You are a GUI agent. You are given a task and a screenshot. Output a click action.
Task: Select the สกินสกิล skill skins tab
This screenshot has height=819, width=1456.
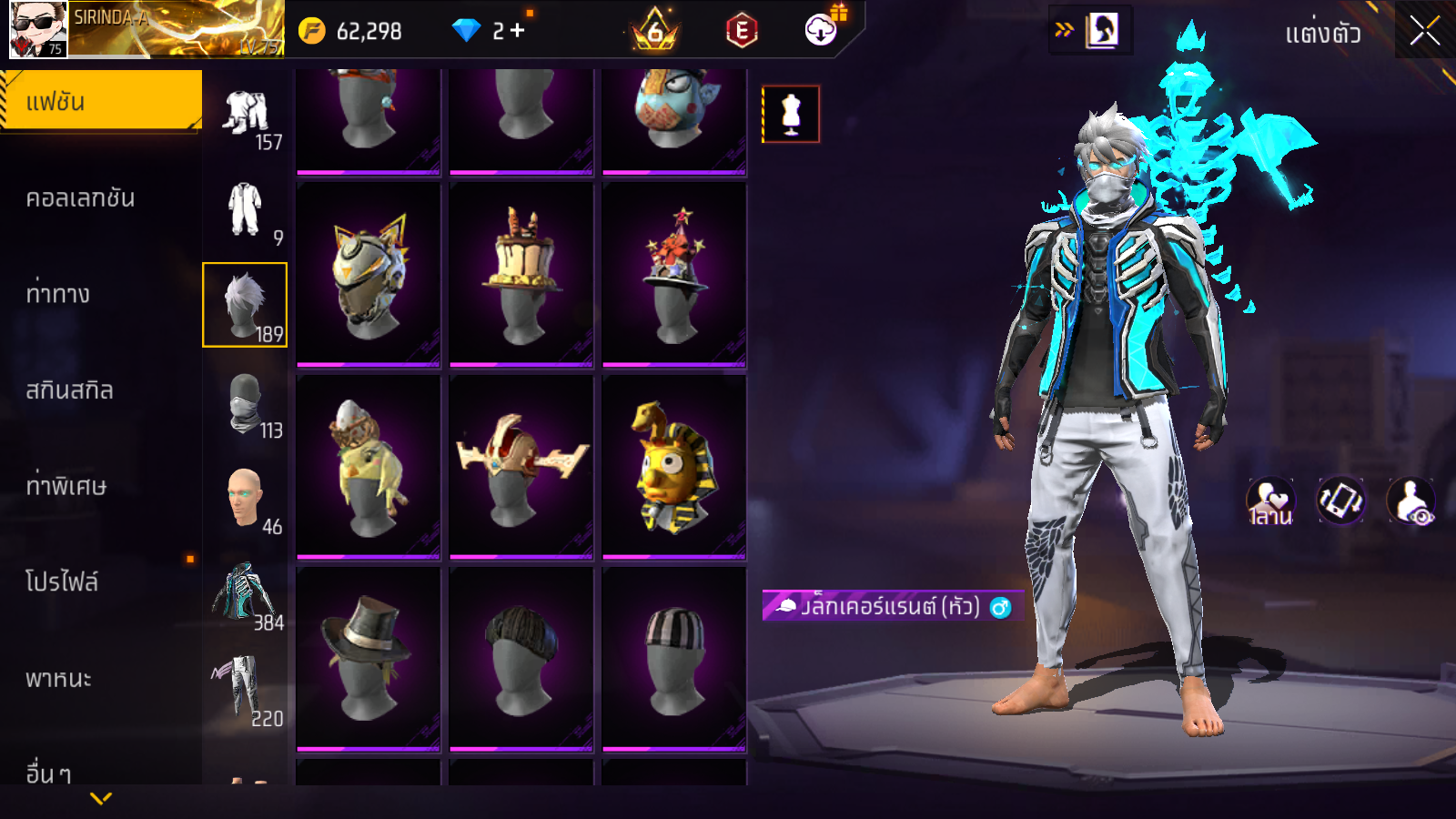coord(70,390)
